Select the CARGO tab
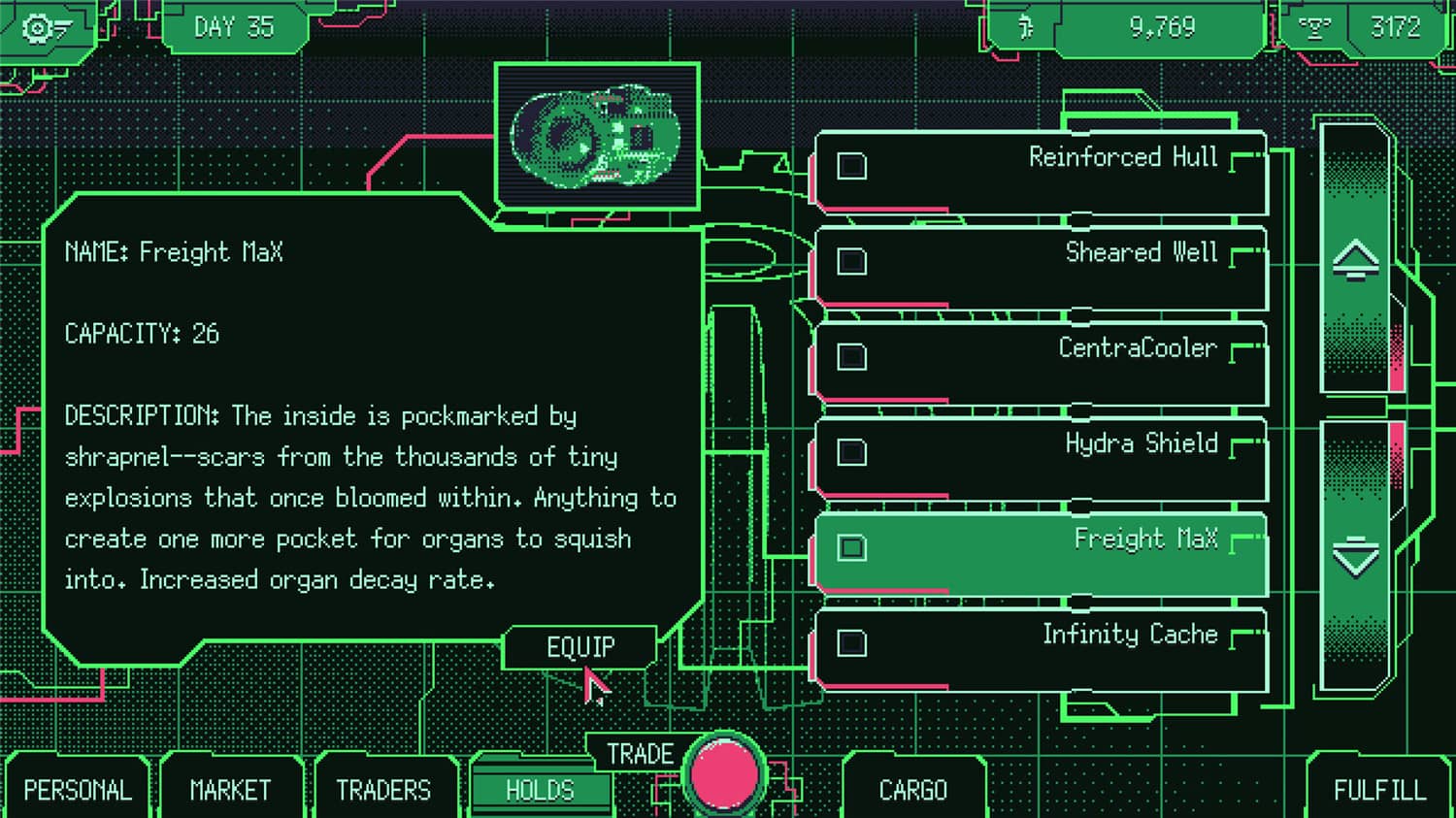The height and width of the screenshot is (818, 1456). pos(913,791)
